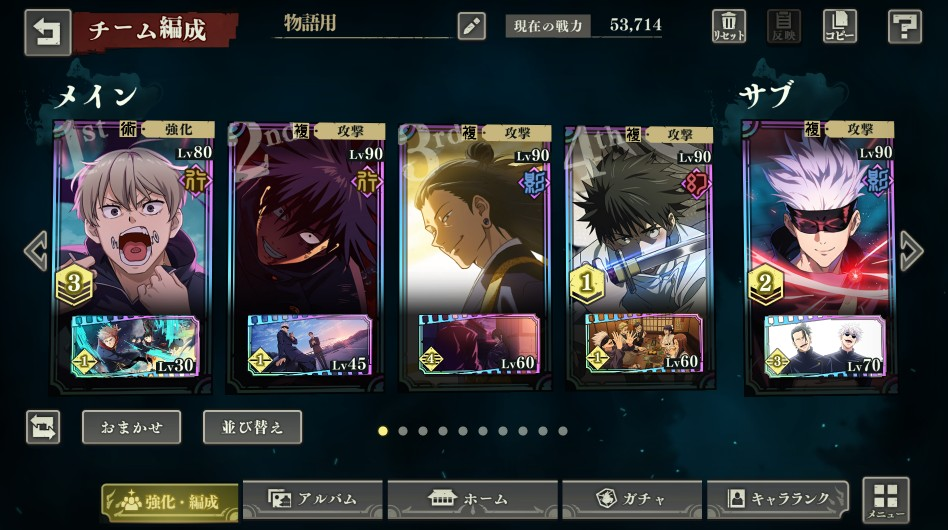The height and width of the screenshot is (530, 948).
Task: Switch to the 強化・編成 tab
Action: click(169, 500)
